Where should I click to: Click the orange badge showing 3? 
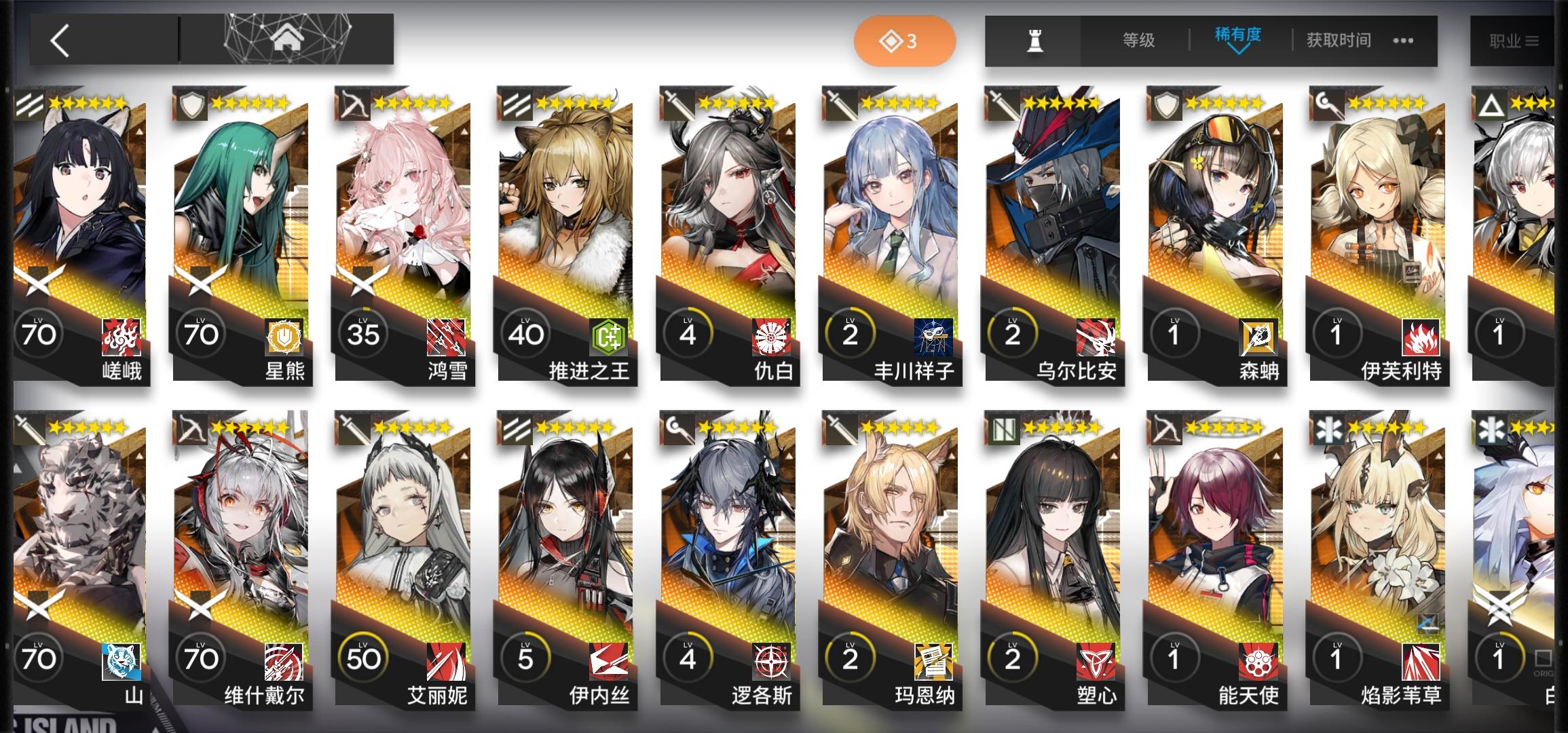click(x=905, y=41)
